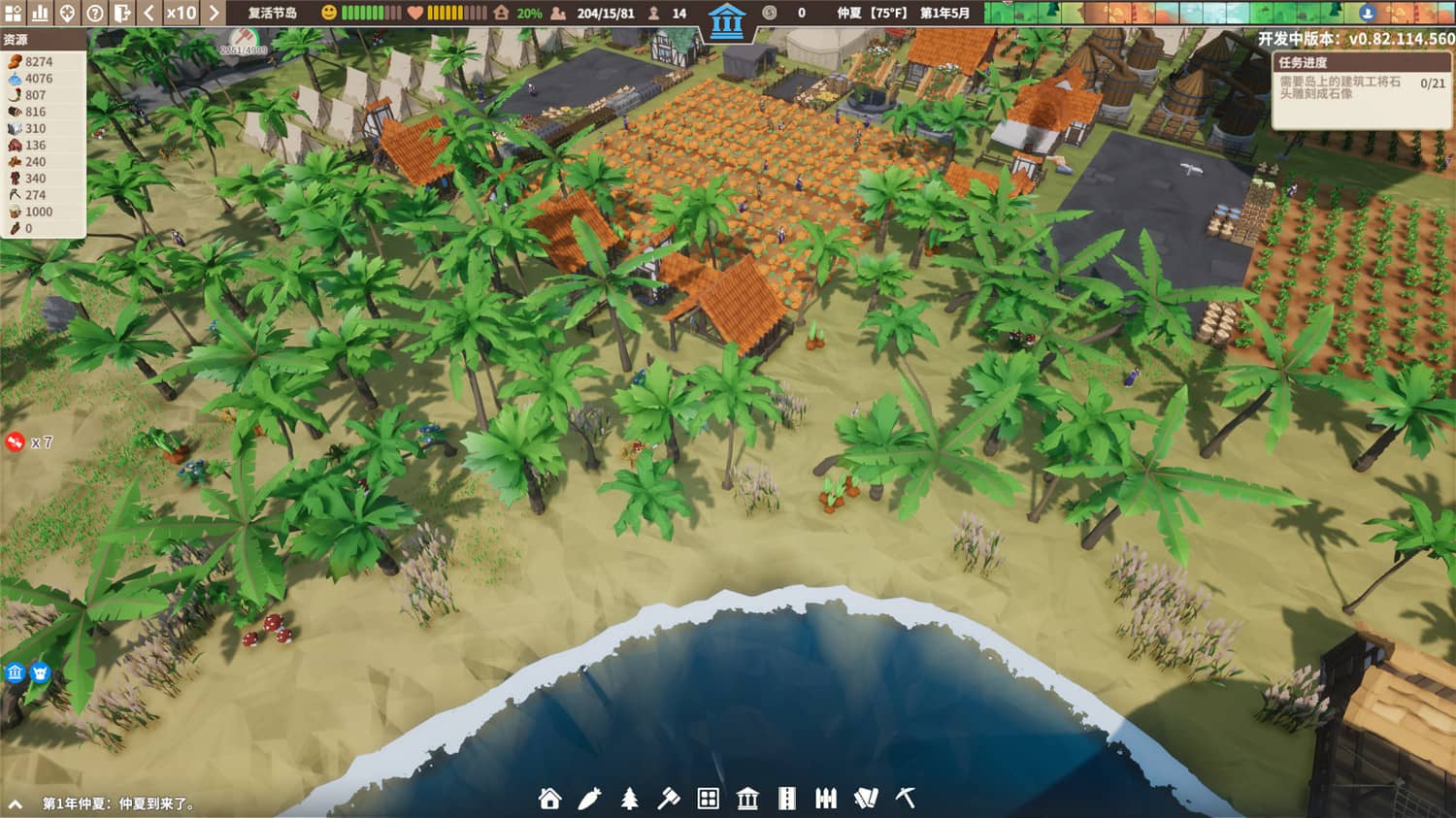Open the food production carrot category
The height and width of the screenshot is (818, 1456).
591,802
